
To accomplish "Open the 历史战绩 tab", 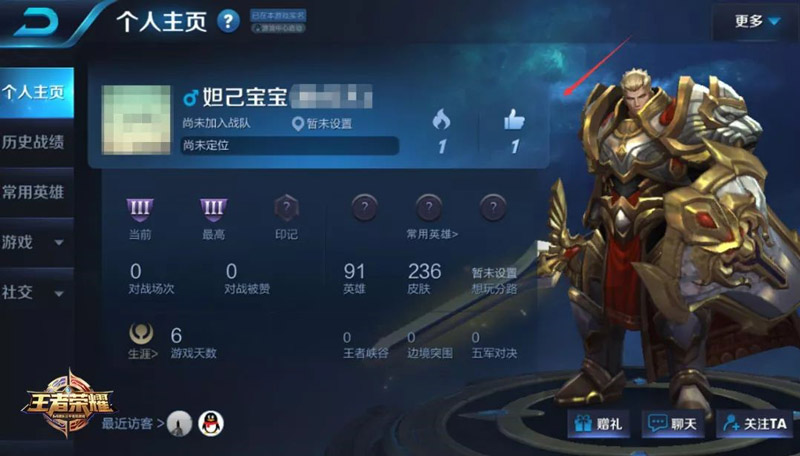I will pos(34,141).
